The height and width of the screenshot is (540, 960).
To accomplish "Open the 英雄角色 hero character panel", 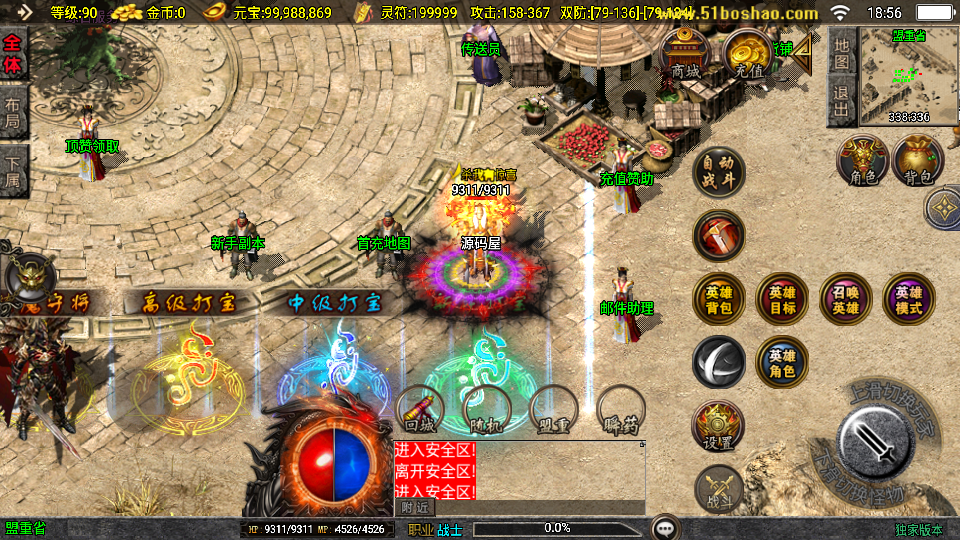I will point(782,362).
